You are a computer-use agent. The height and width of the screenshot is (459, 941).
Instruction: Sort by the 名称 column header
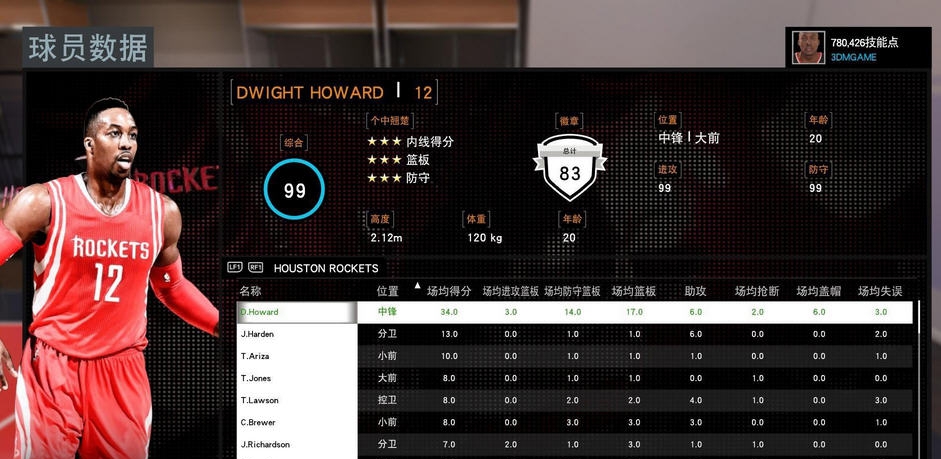coord(251,291)
